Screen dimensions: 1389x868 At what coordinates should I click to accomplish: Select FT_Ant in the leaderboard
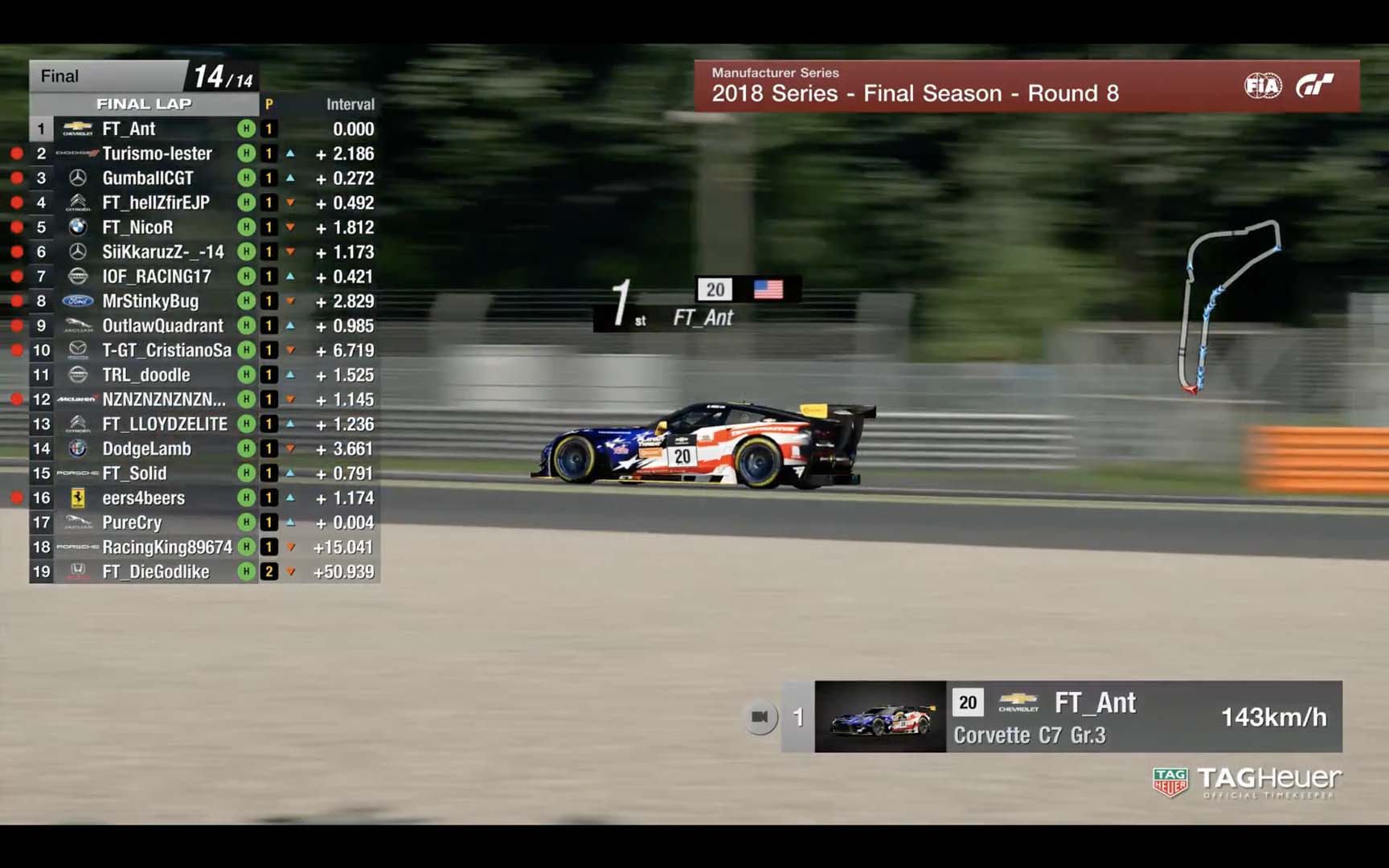[129, 129]
